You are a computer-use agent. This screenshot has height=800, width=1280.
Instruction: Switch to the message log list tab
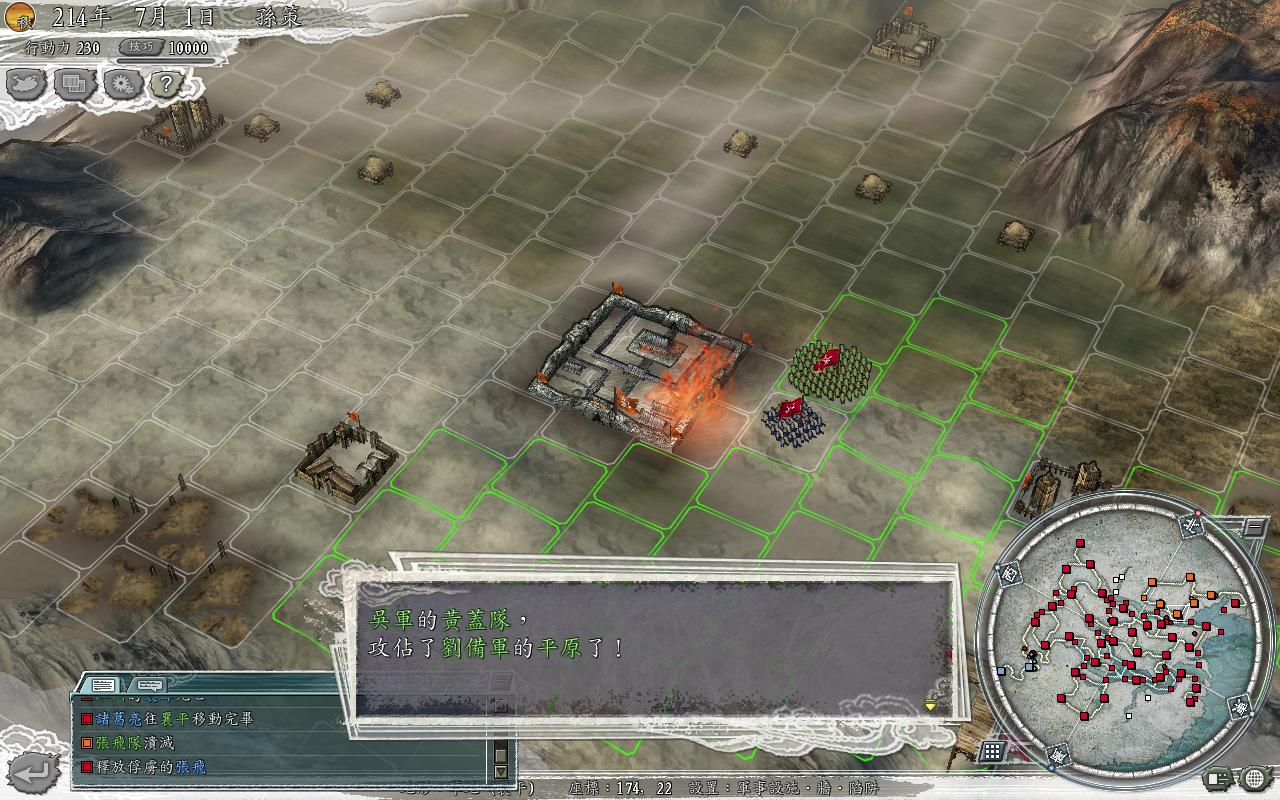click(x=102, y=685)
